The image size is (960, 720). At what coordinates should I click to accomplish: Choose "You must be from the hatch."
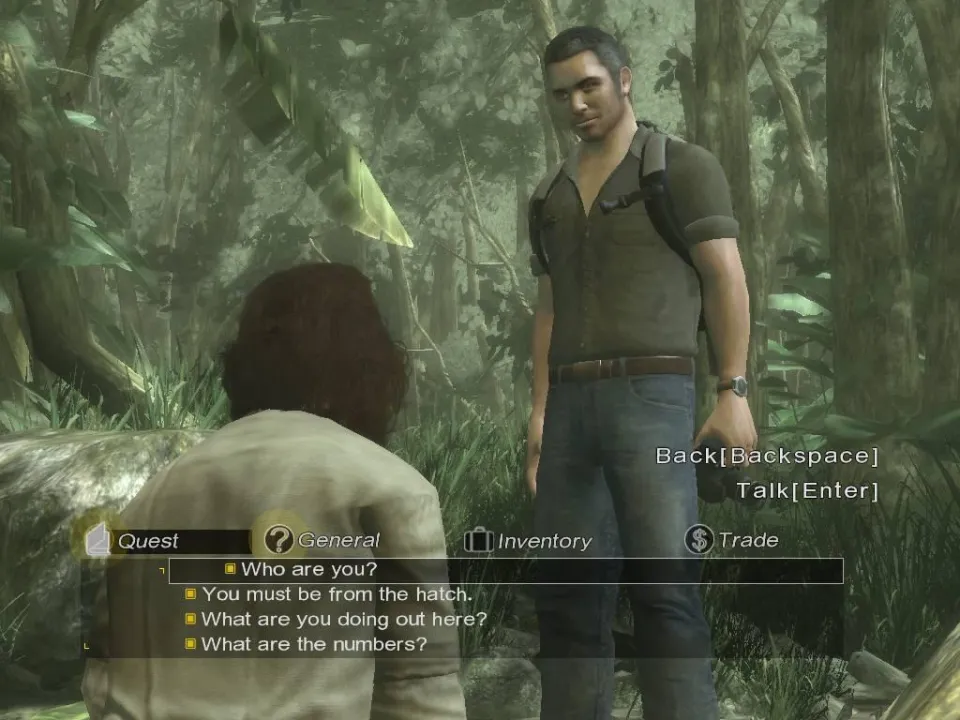tap(336, 594)
